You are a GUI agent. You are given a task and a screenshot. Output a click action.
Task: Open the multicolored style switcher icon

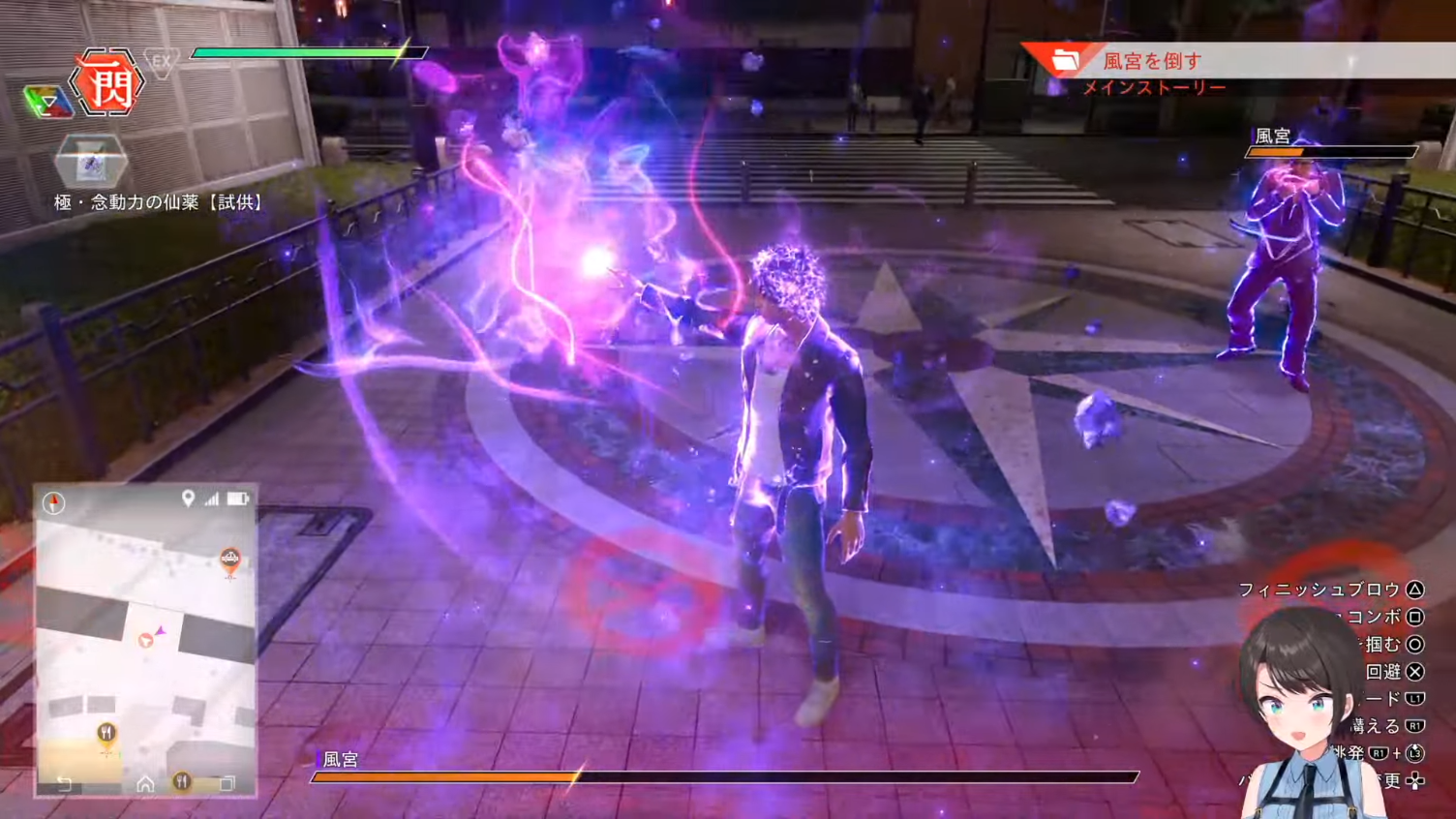click(47, 102)
